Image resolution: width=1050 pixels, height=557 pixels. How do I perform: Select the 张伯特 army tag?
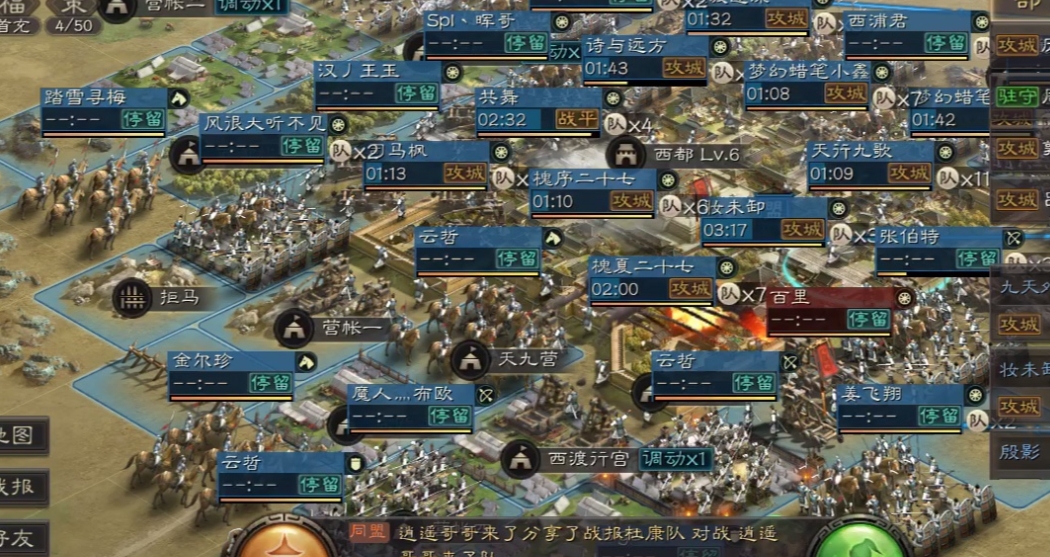tap(938, 248)
